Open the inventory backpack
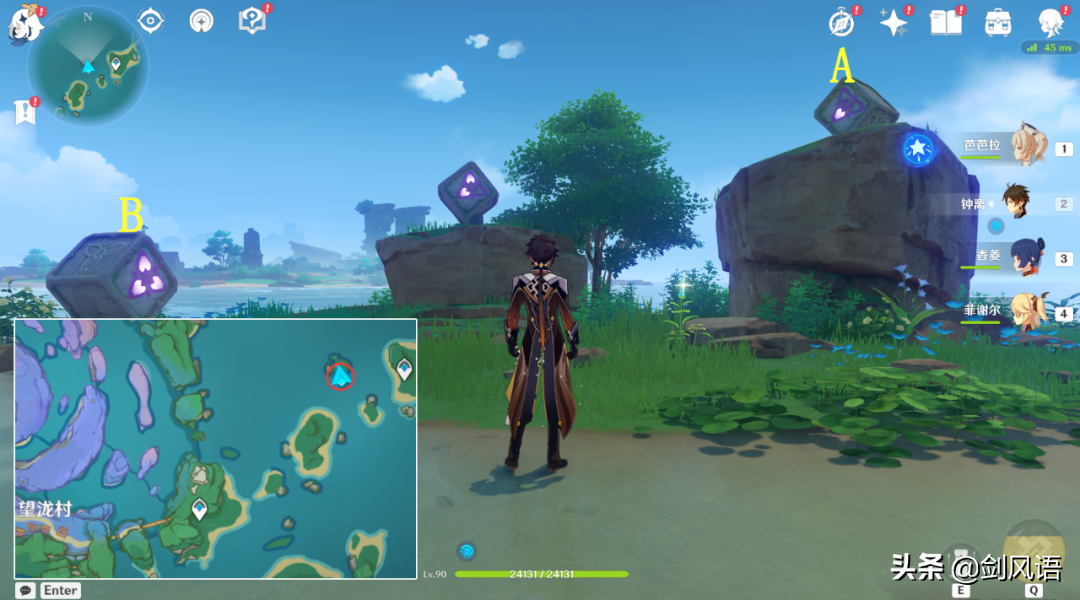The image size is (1080, 600). (x=997, y=22)
